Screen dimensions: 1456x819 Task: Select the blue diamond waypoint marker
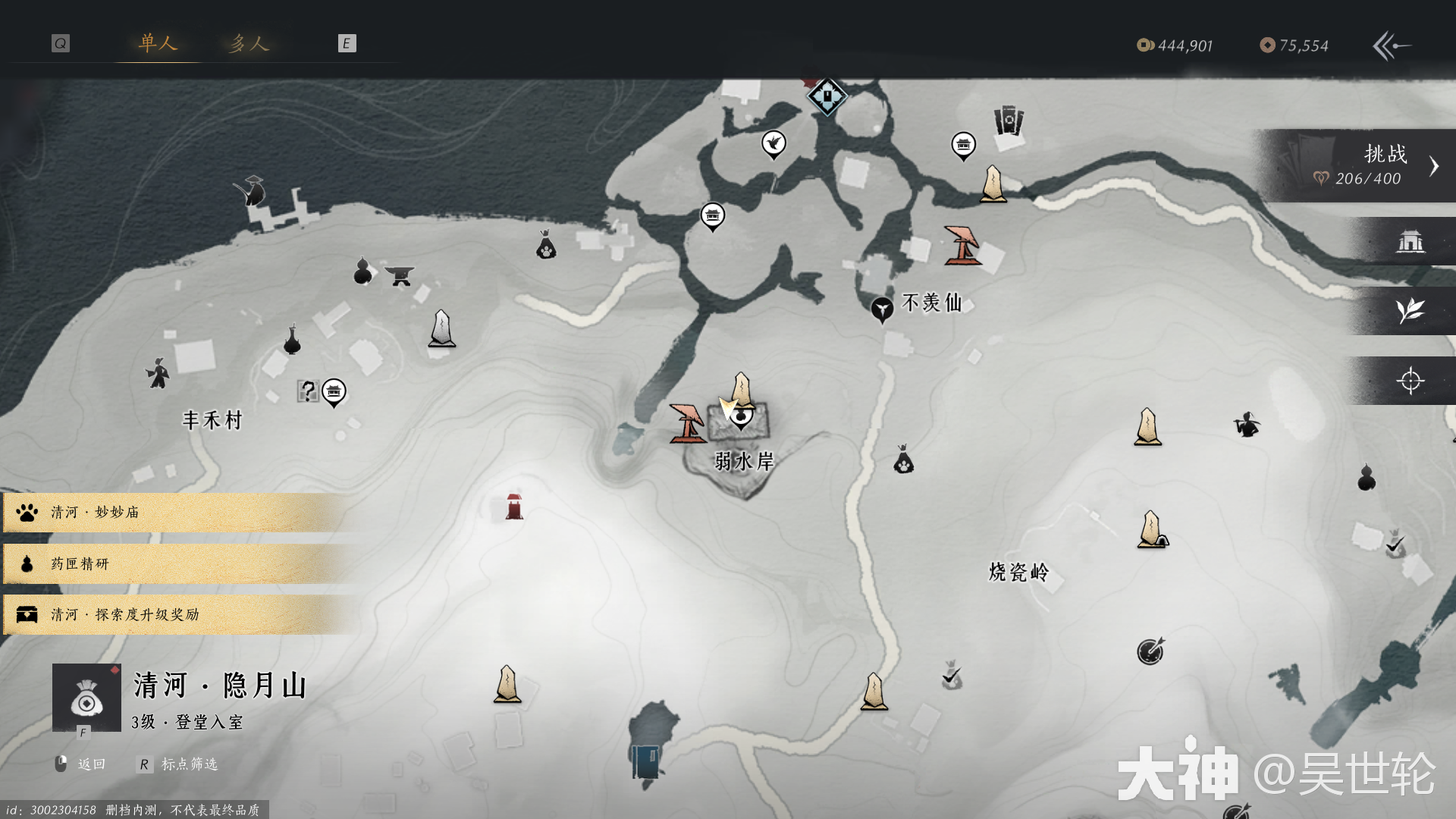[827, 97]
